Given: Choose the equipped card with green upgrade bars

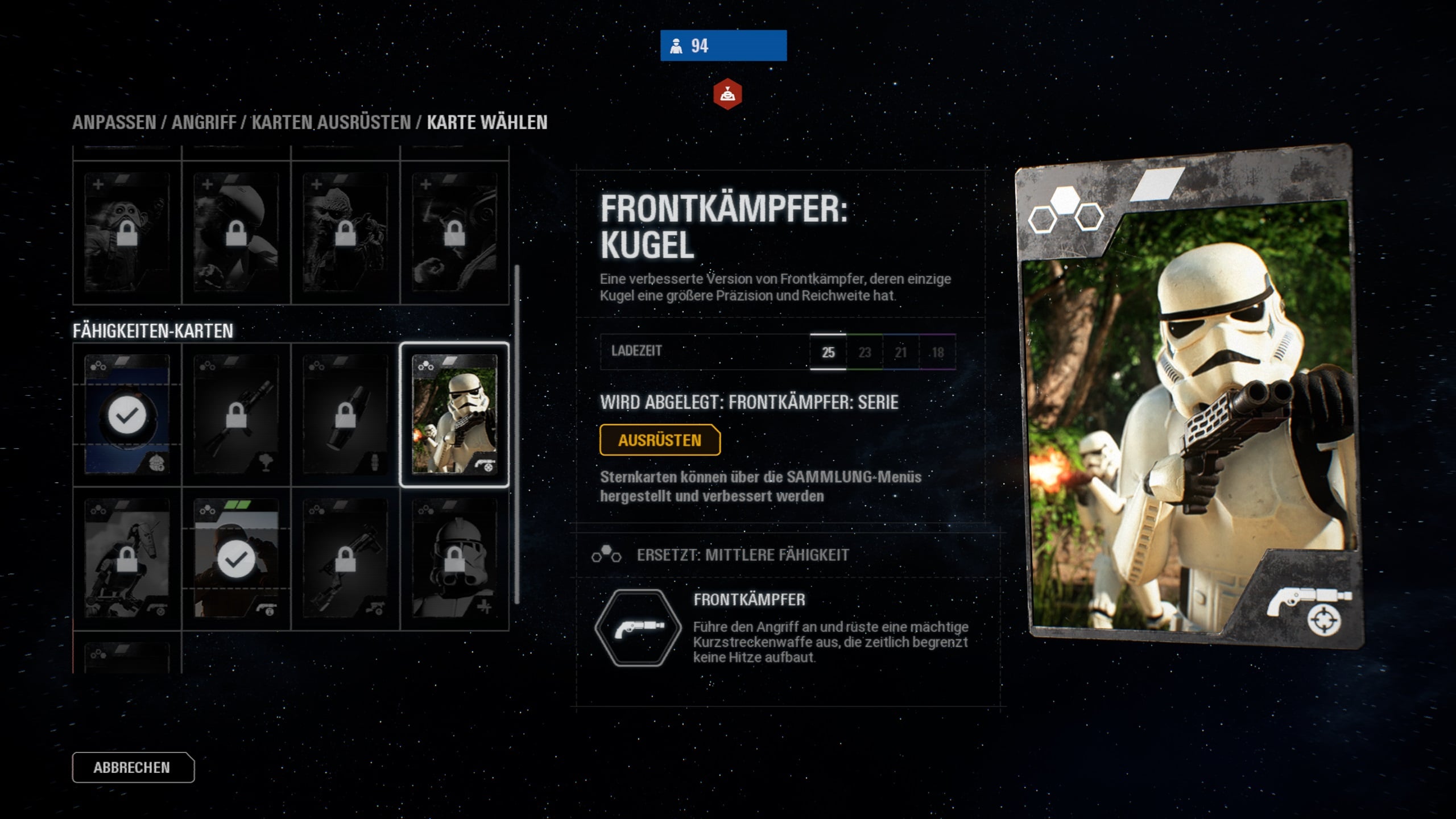Looking at the screenshot, I should click(236, 559).
